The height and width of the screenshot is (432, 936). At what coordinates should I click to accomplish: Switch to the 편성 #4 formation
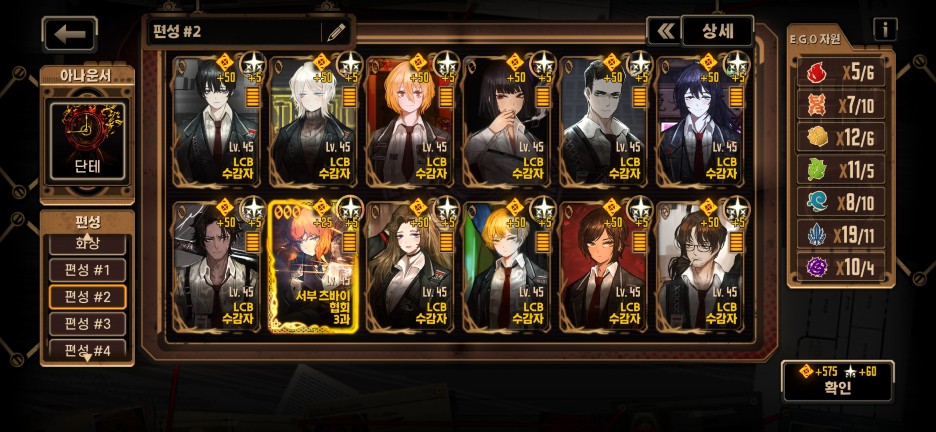coord(88,350)
